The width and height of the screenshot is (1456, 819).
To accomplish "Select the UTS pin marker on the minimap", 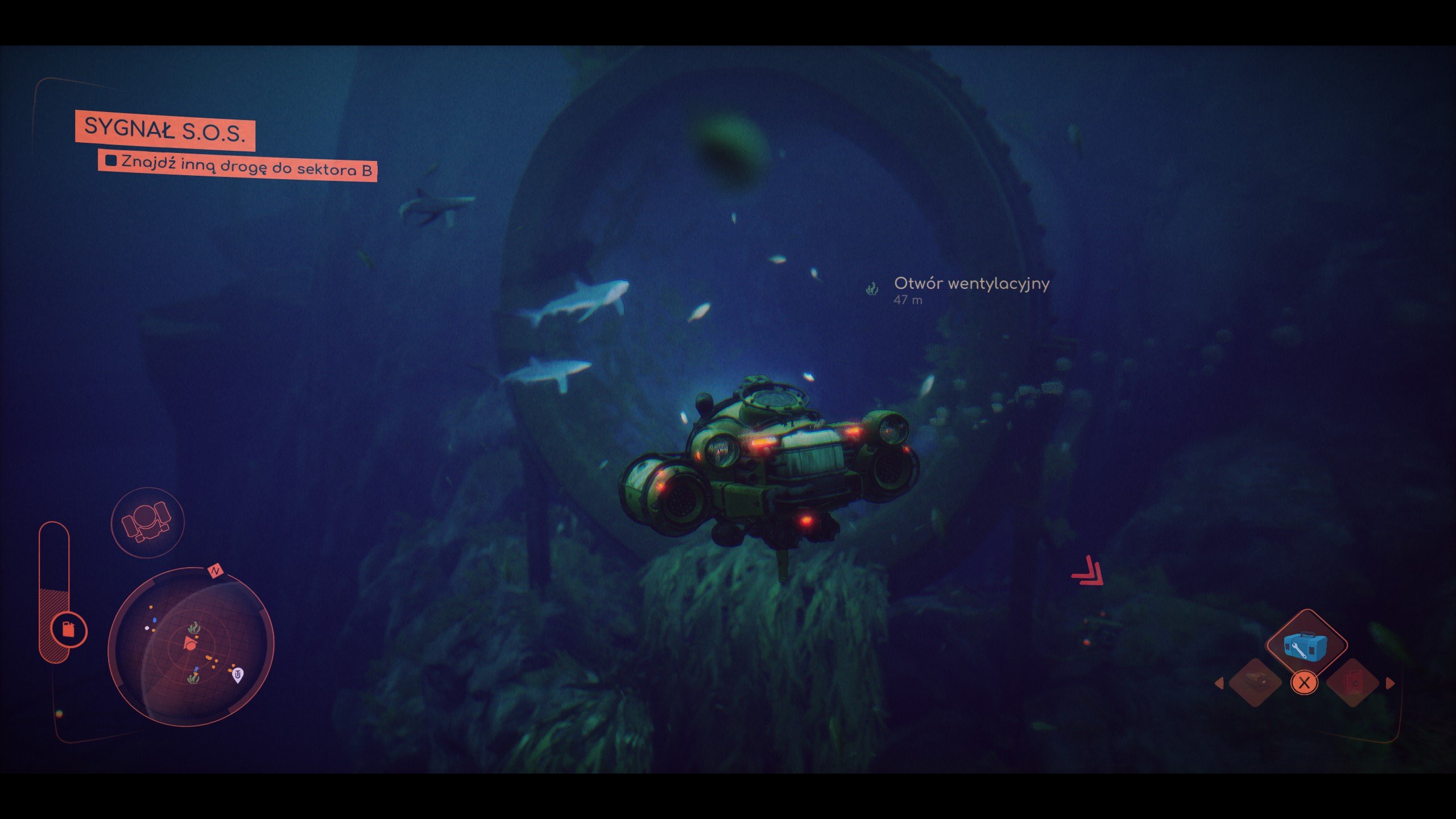I will coord(238,675).
